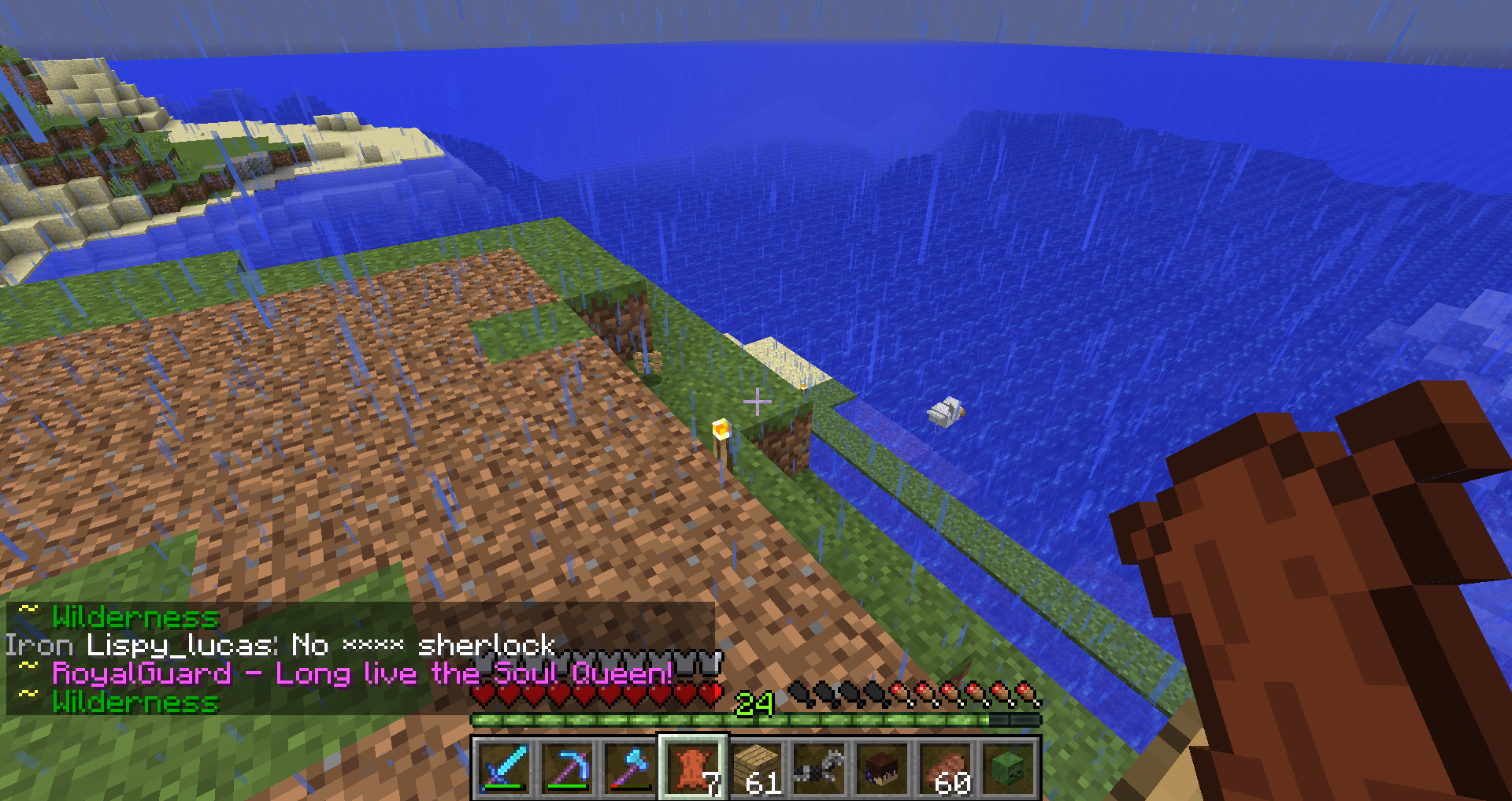Equip the diamond axe slot
Image resolution: width=1512 pixels, height=801 pixels.
(630, 768)
